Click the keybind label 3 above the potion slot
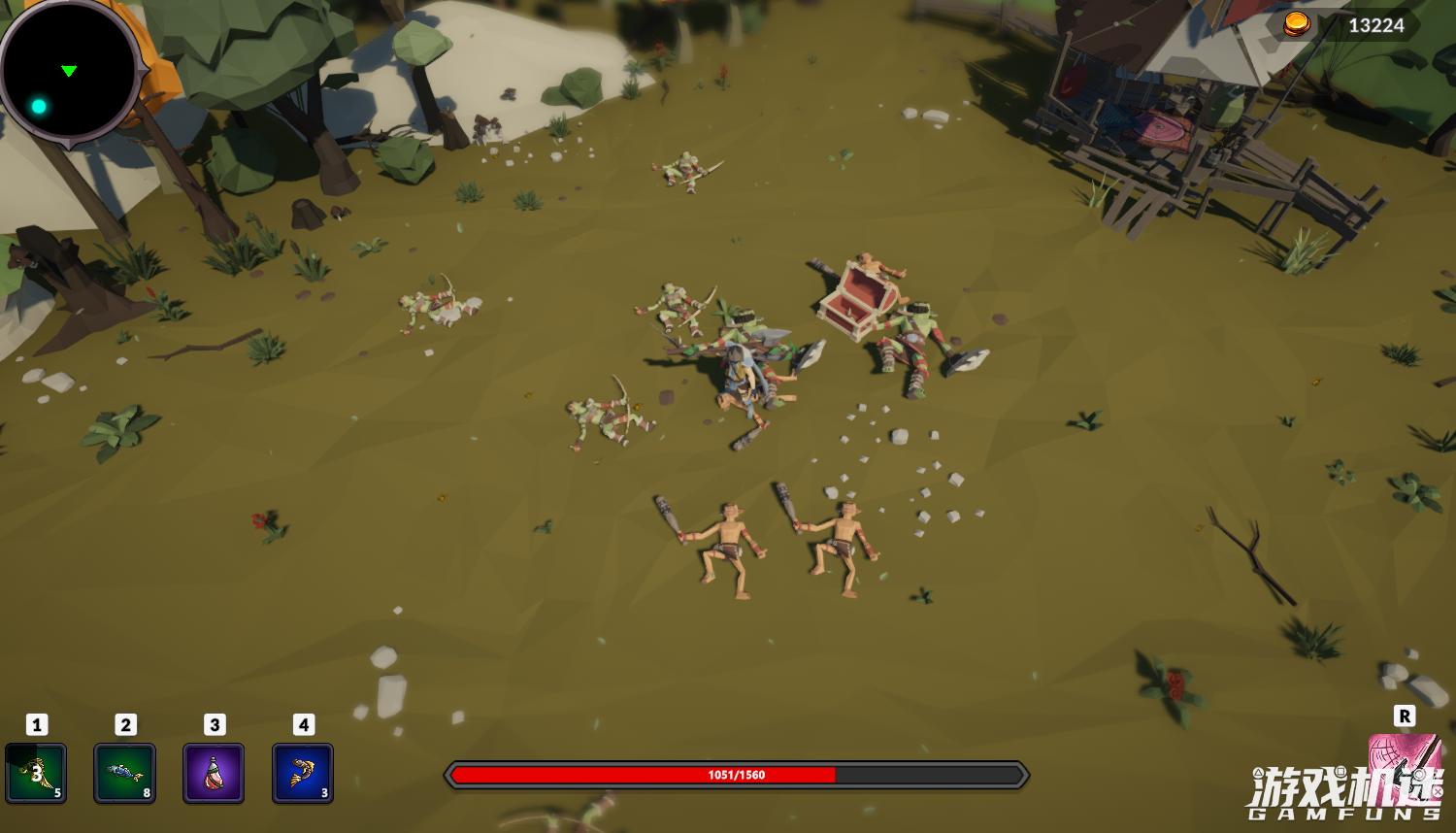 click(214, 723)
